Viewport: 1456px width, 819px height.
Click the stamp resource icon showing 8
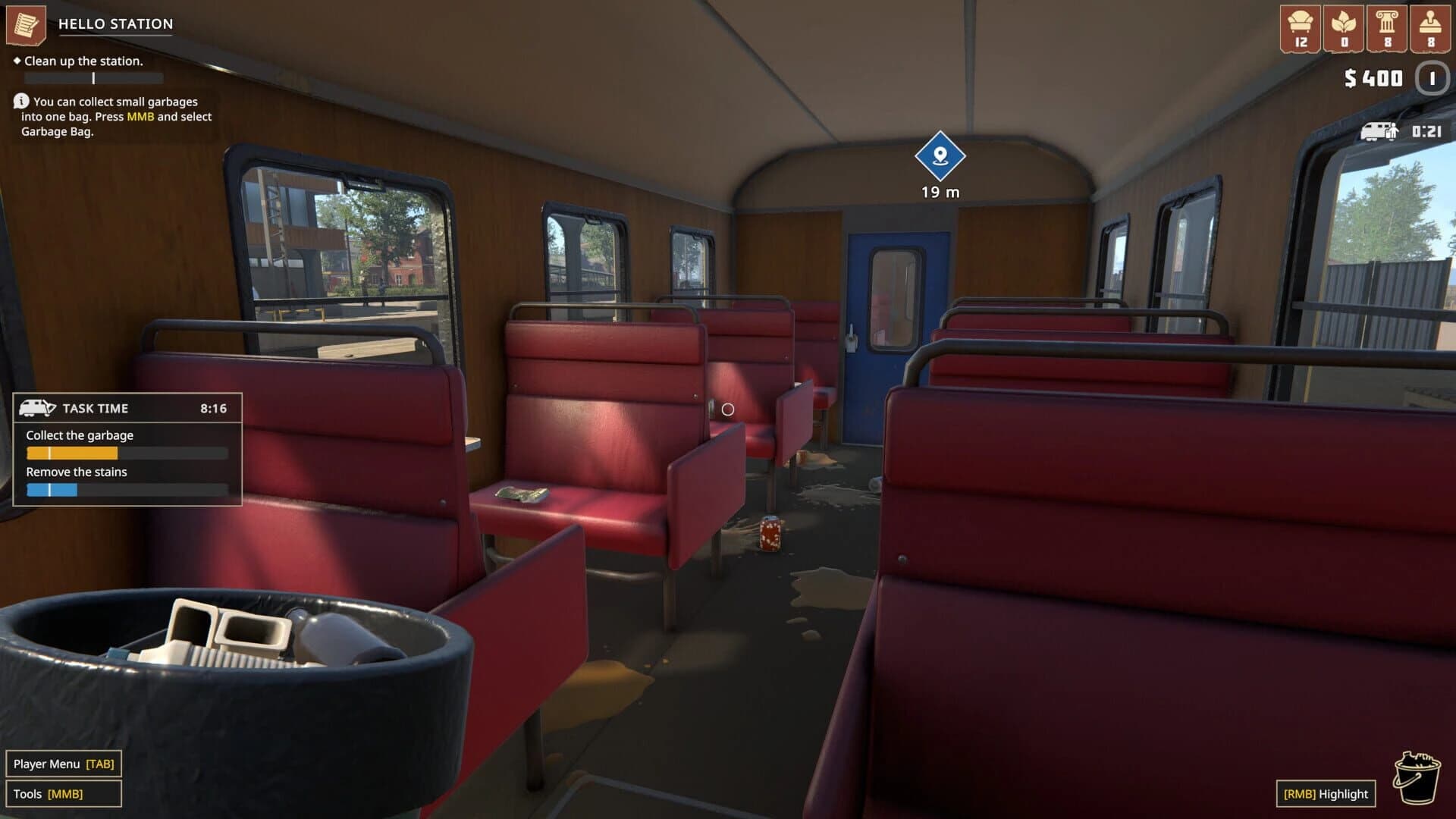[x=1431, y=23]
